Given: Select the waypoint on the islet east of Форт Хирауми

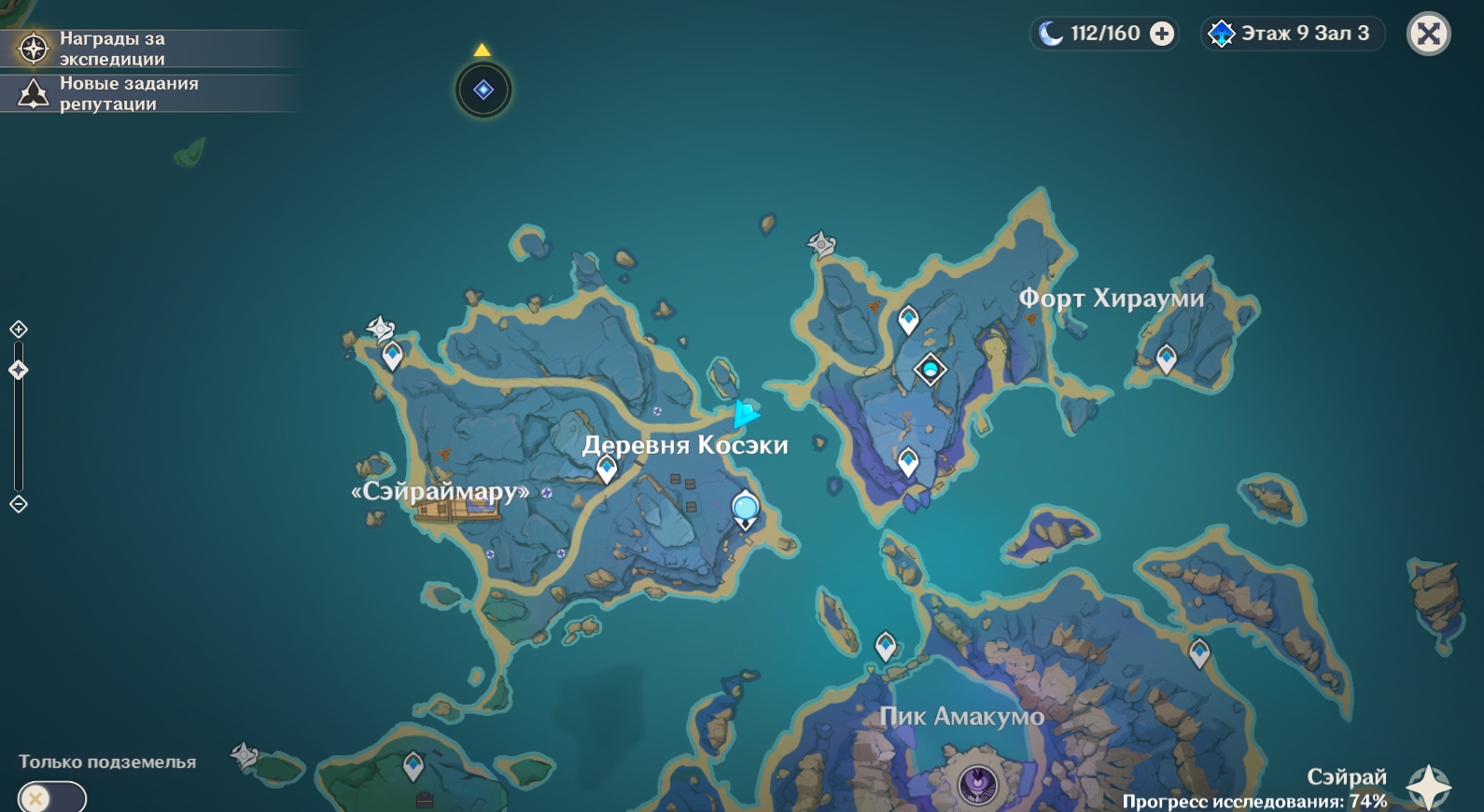Looking at the screenshot, I should coord(1166,357).
